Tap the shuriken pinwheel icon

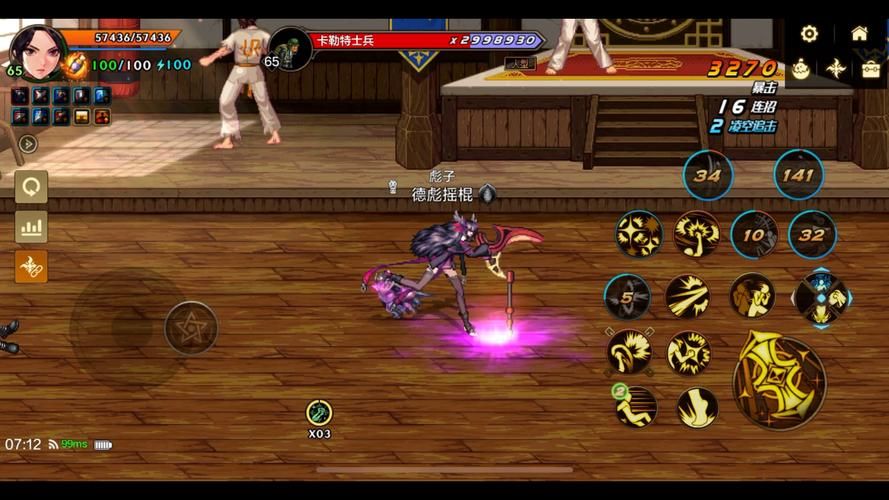836,69
